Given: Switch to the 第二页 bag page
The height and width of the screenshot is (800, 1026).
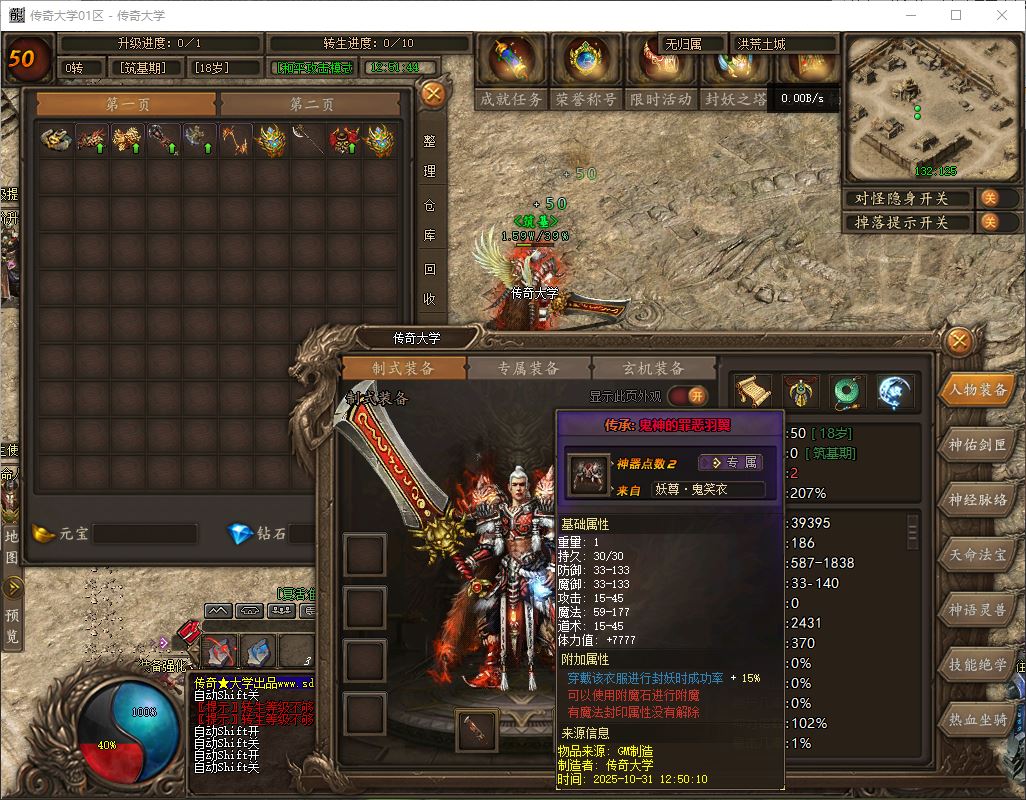Looking at the screenshot, I should pyautogui.click(x=312, y=104).
